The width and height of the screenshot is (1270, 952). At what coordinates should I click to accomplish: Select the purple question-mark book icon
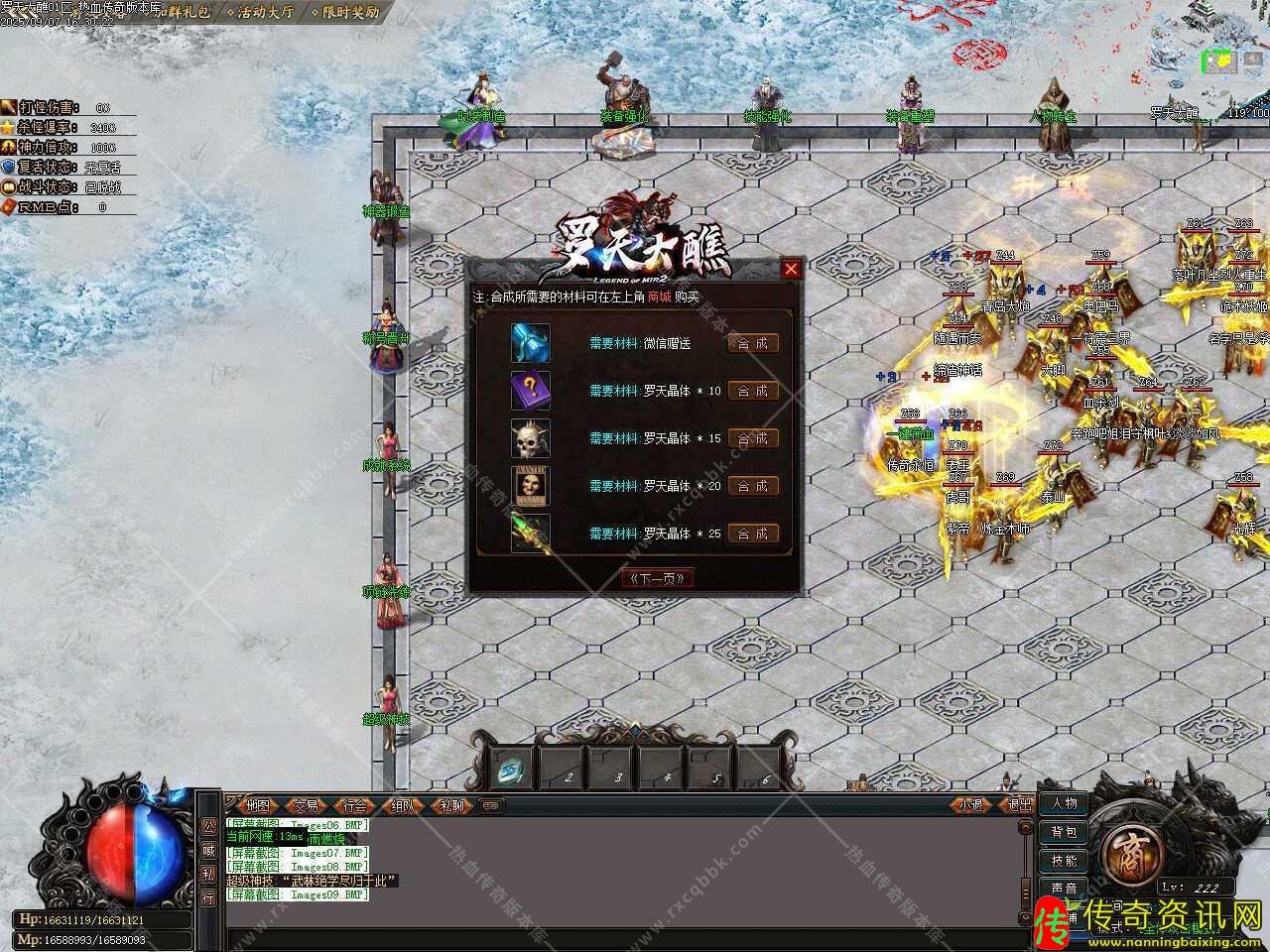tap(530, 391)
